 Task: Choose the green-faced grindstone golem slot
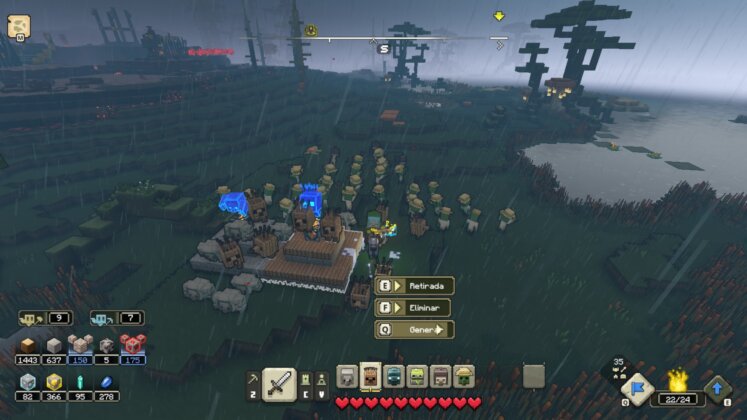point(418,377)
